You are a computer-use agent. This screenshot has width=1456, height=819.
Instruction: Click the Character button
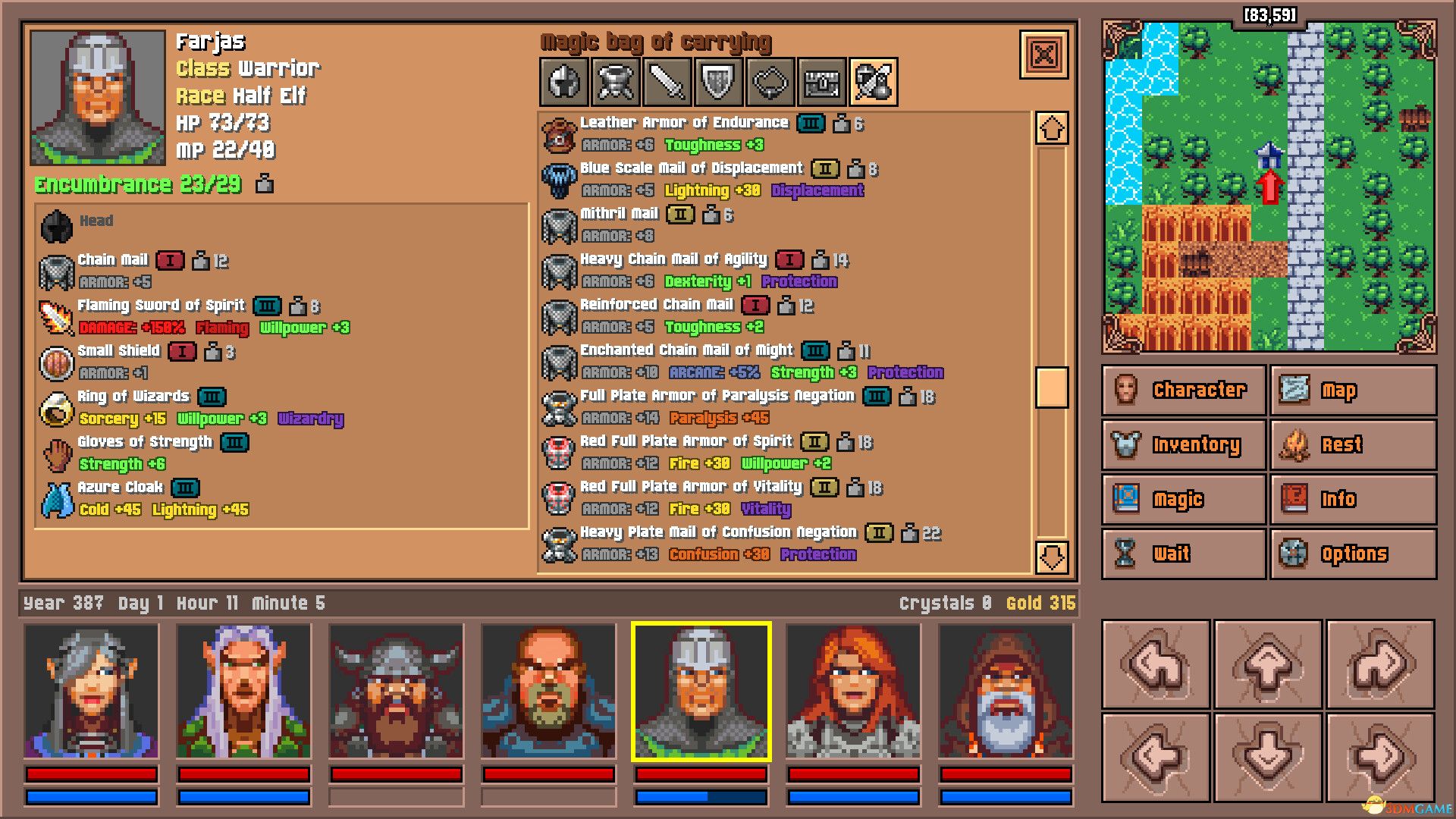tap(1182, 390)
